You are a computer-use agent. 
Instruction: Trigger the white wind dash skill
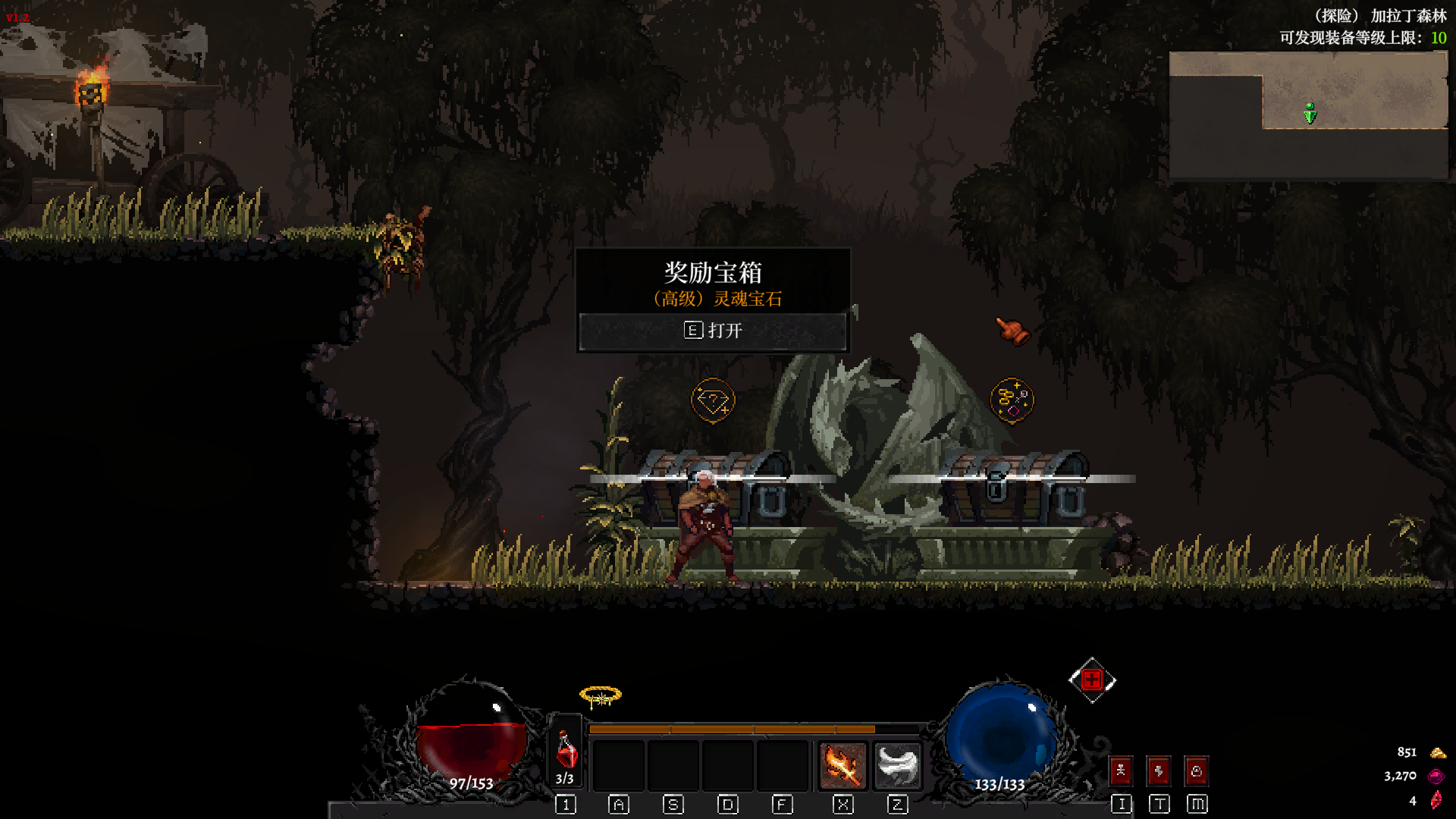pyautogui.click(x=897, y=765)
